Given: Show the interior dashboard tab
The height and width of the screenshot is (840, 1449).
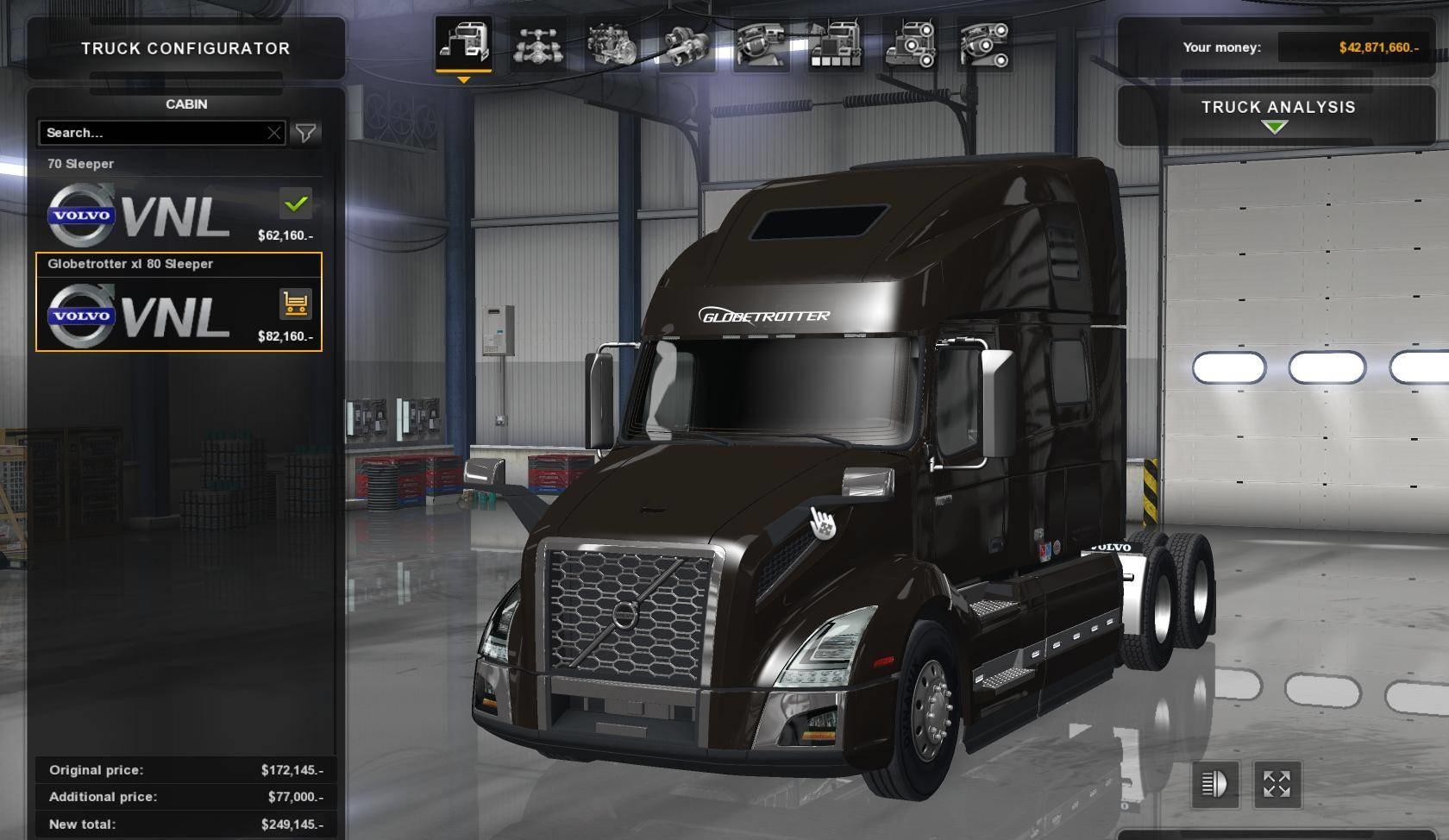Looking at the screenshot, I should 762,45.
